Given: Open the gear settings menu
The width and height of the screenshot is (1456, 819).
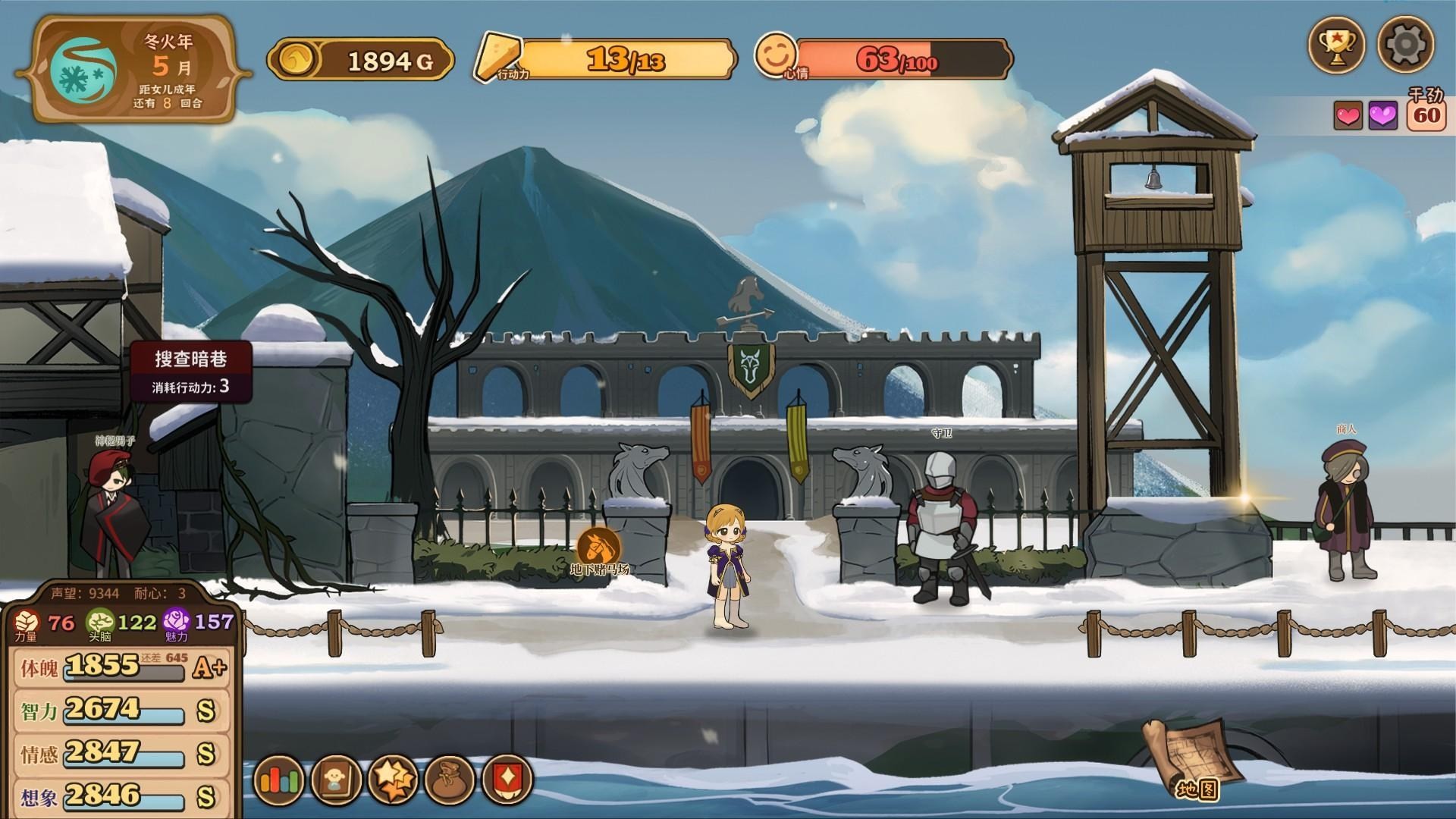Looking at the screenshot, I should 1405,45.
